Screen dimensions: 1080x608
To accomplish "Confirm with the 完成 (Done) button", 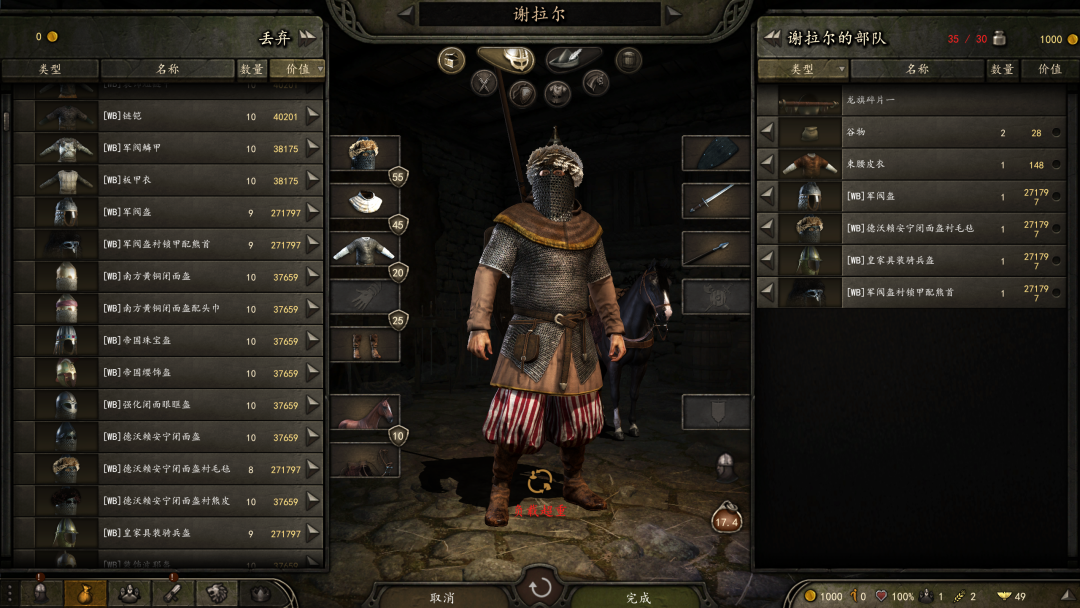I will click(638, 597).
